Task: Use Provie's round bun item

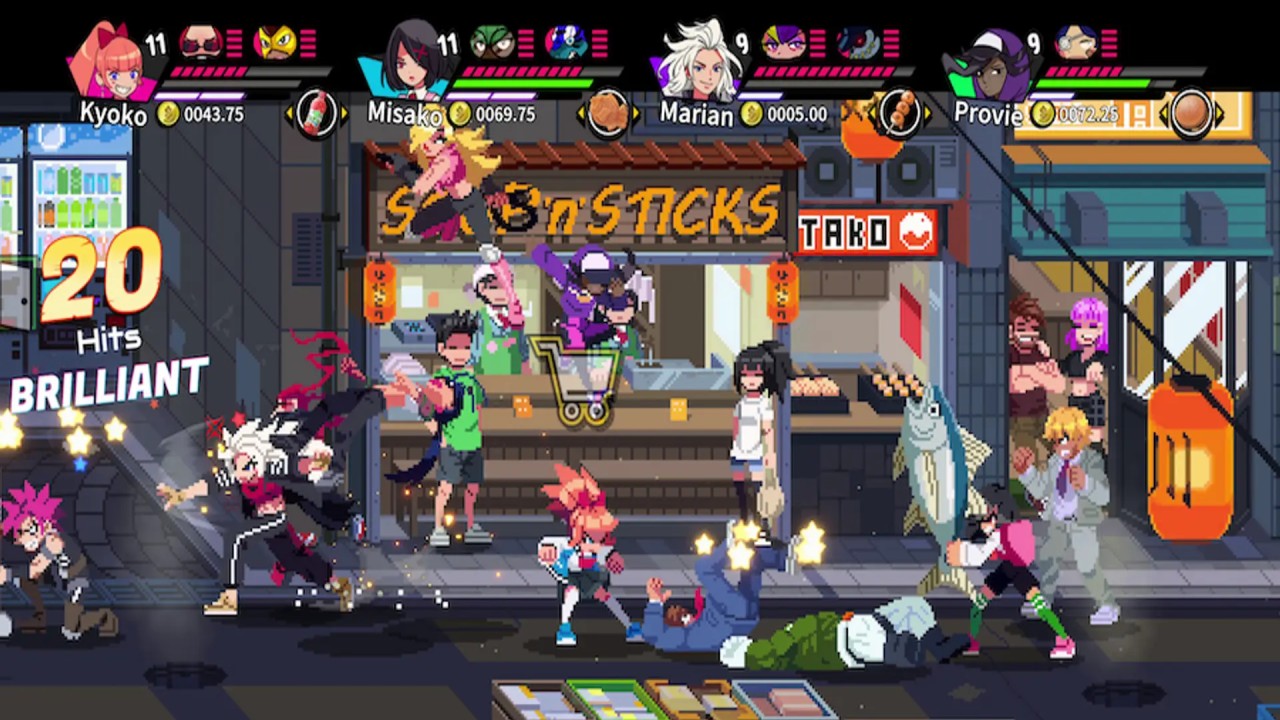Action: pyautogui.click(x=1190, y=114)
